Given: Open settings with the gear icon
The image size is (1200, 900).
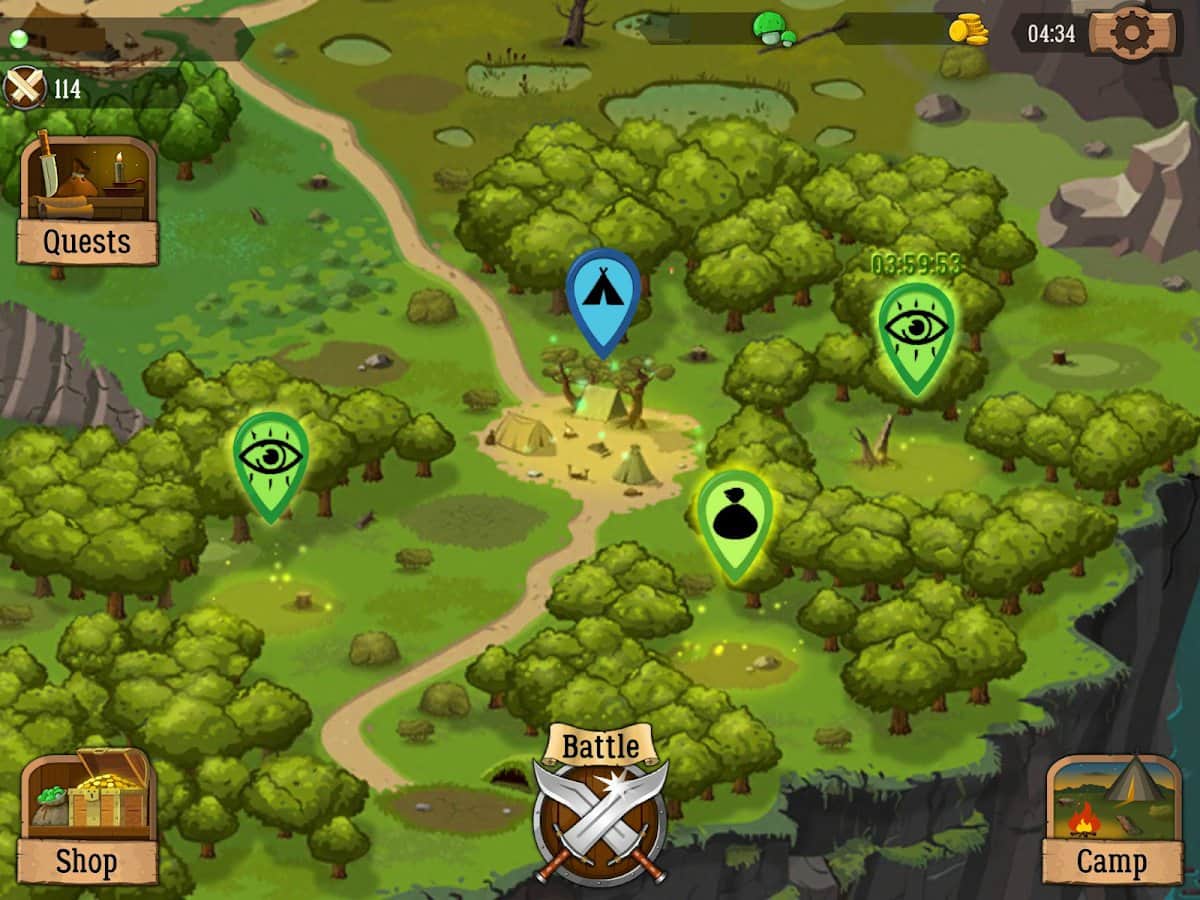Looking at the screenshot, I should (x=1132, y=33).
